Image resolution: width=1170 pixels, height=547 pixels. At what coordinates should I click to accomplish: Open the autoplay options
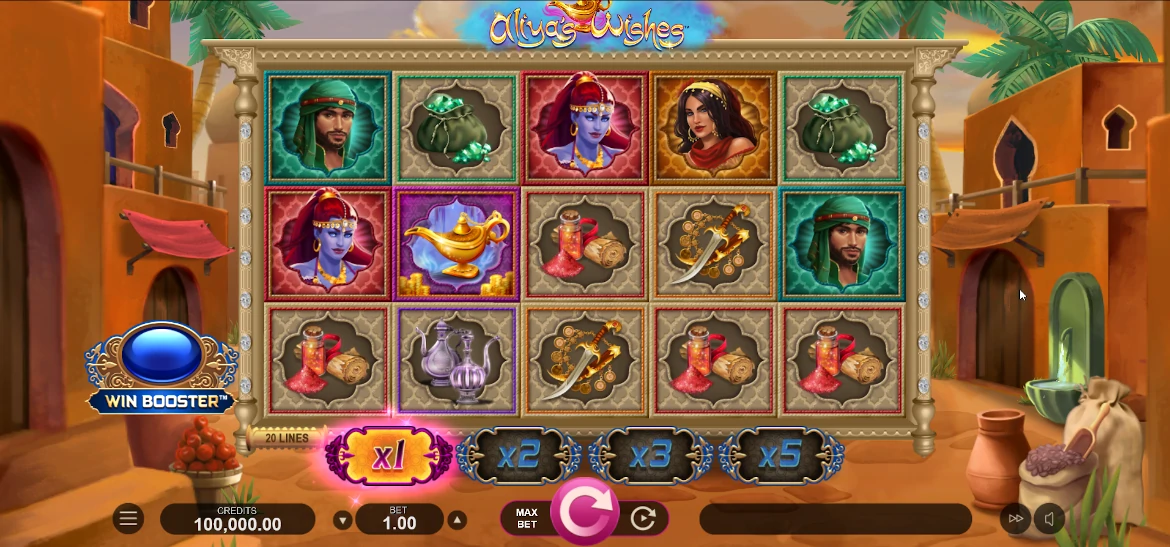coord(643,518)
